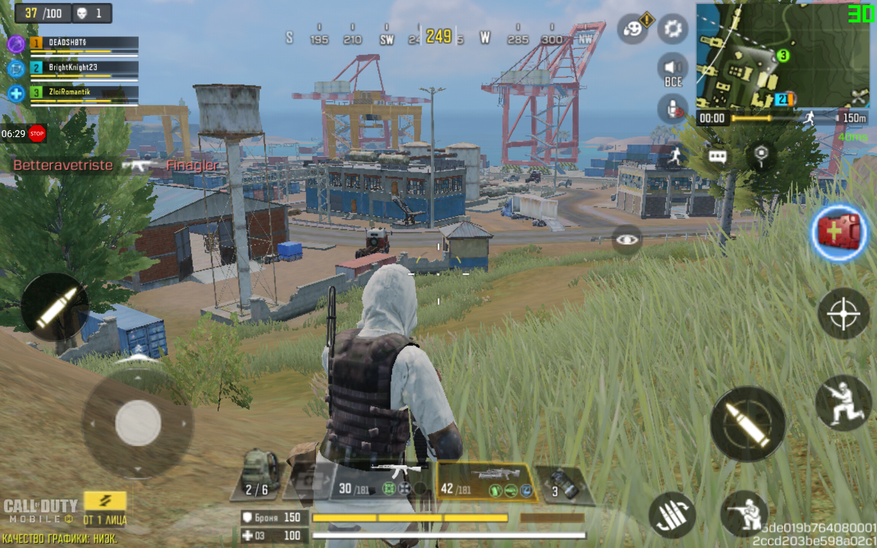Open the settings gear menu
The image size is (877, 548).
(673, 28)
